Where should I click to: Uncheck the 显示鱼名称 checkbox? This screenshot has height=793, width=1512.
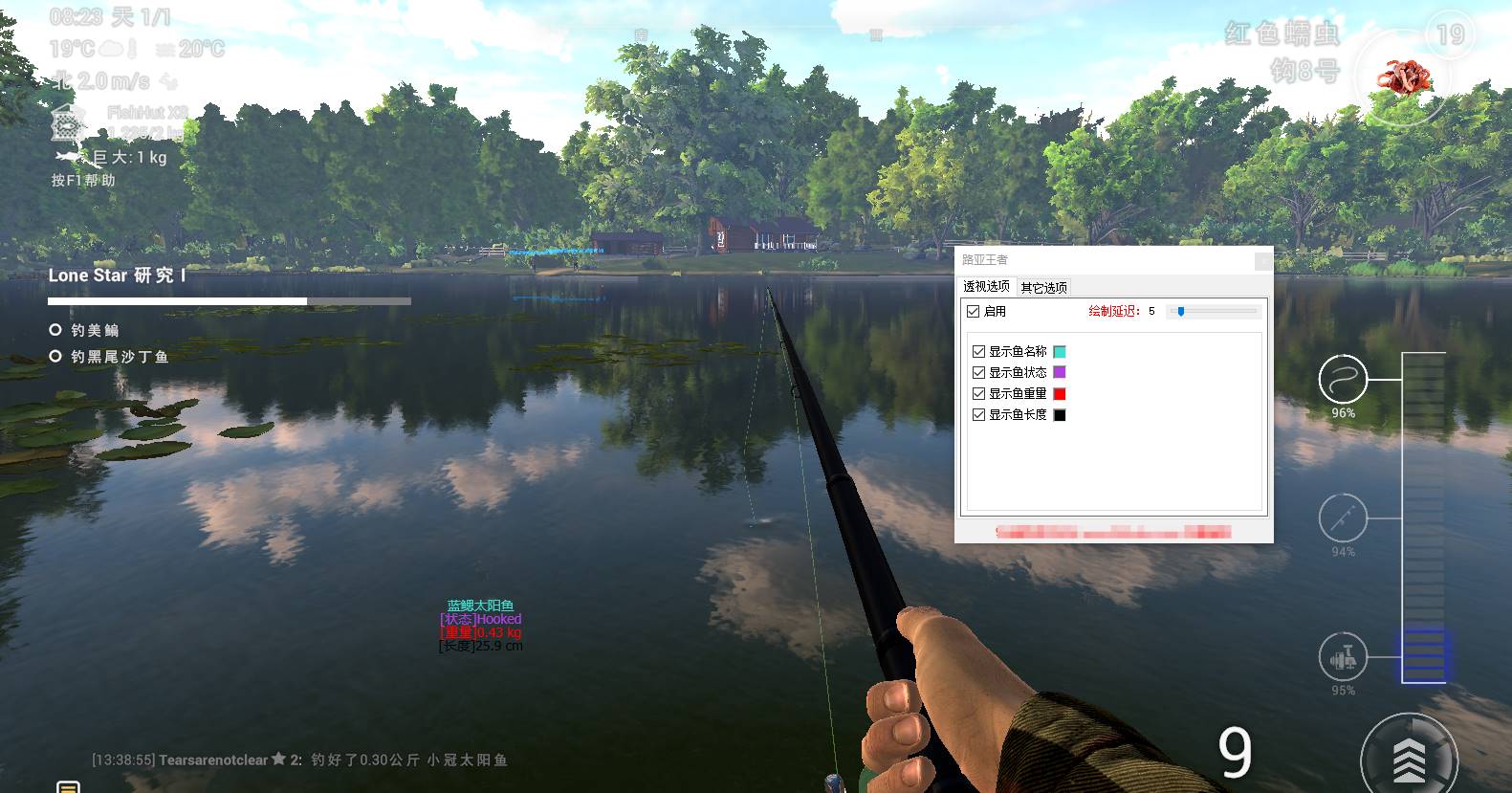(x=978, y=351)
